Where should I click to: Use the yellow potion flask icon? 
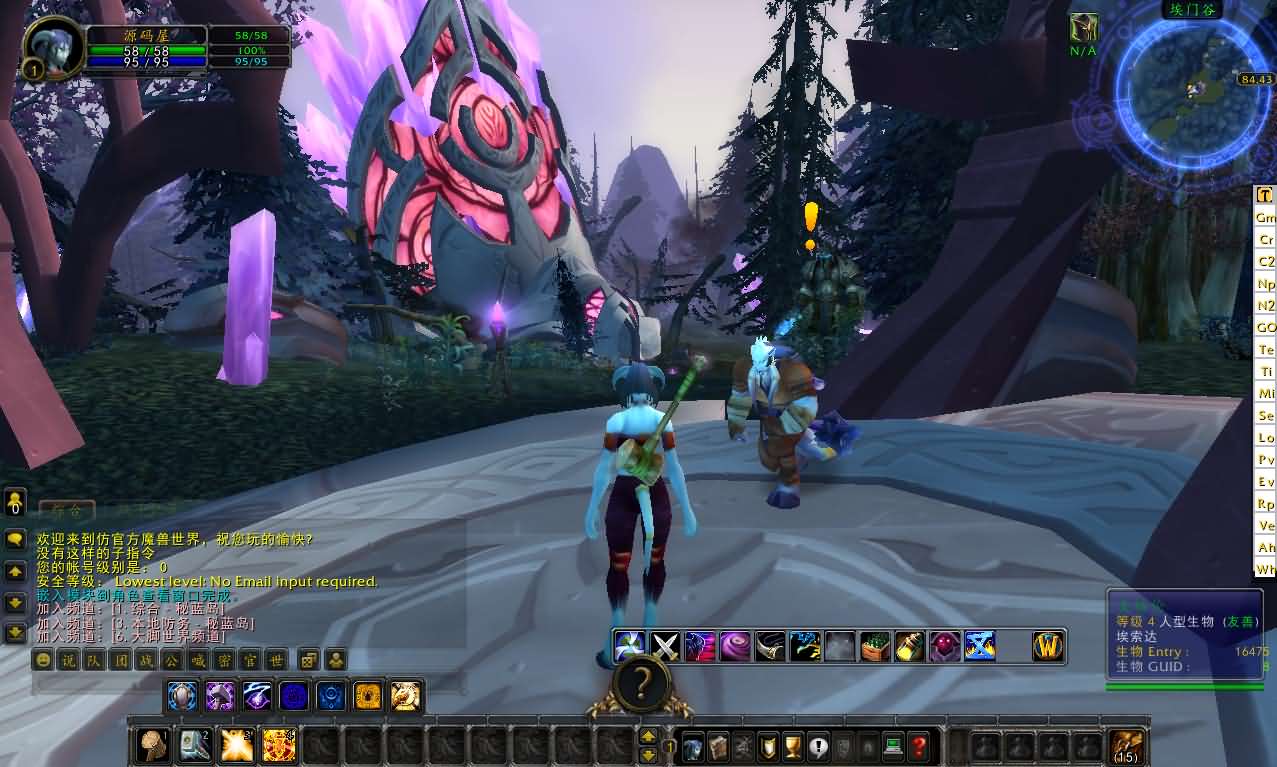click(909, 646)
